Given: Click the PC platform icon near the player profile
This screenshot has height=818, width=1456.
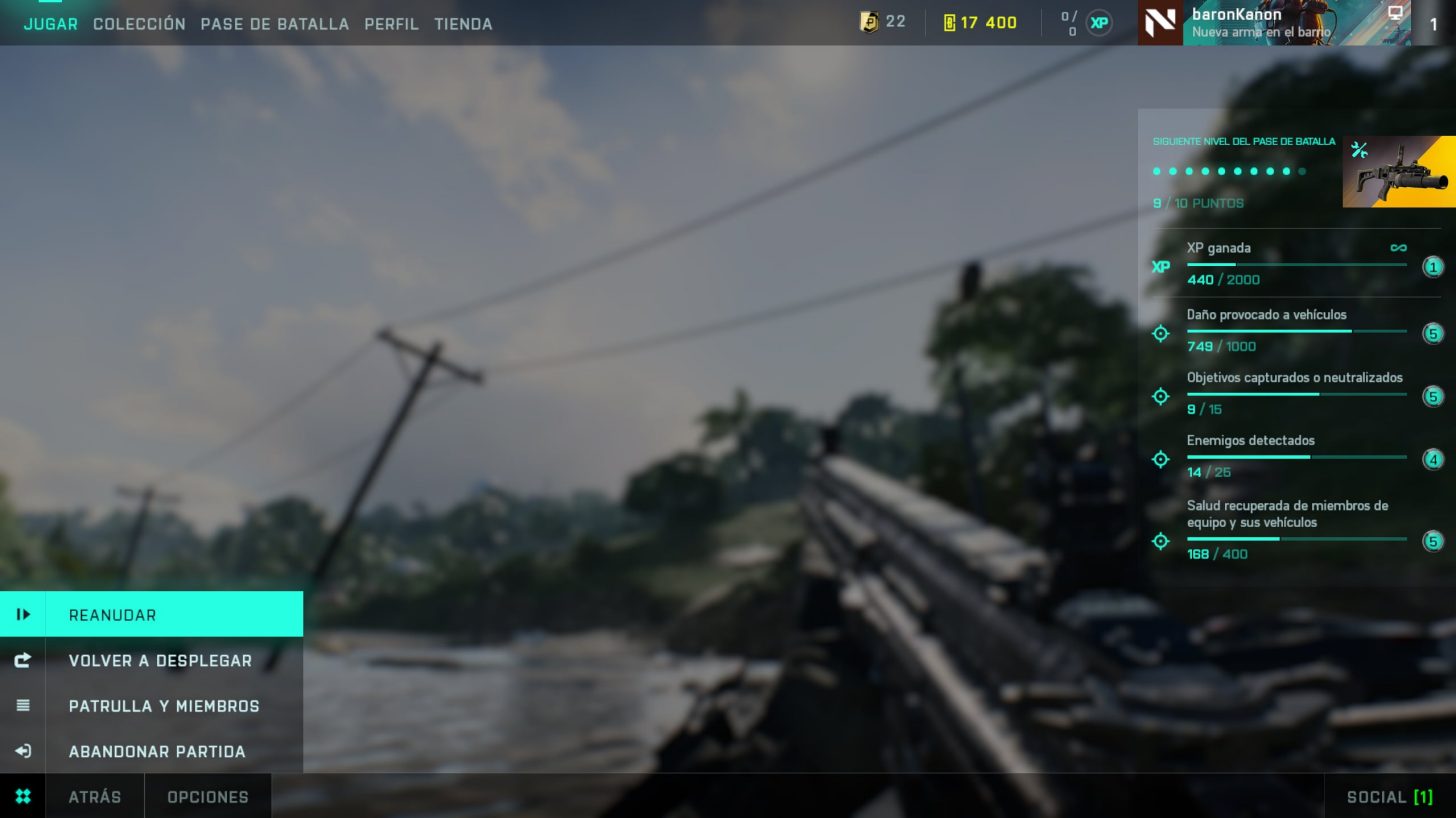Looking at the screenshot, I should [1396, 14].
